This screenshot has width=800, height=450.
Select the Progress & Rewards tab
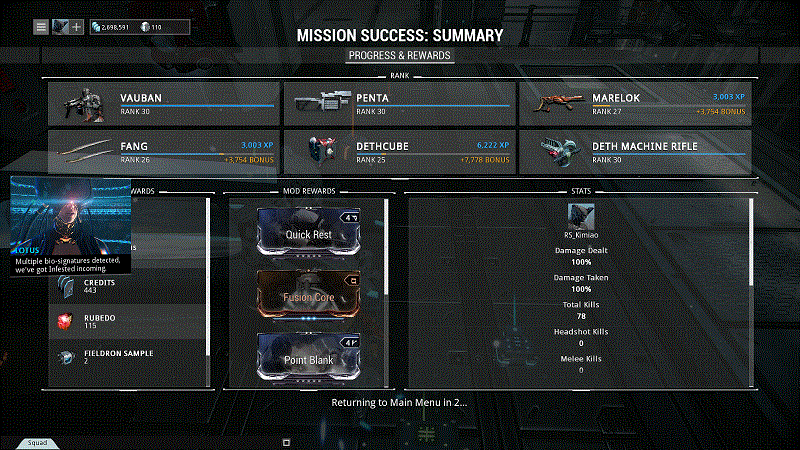(x=400, y=55)
